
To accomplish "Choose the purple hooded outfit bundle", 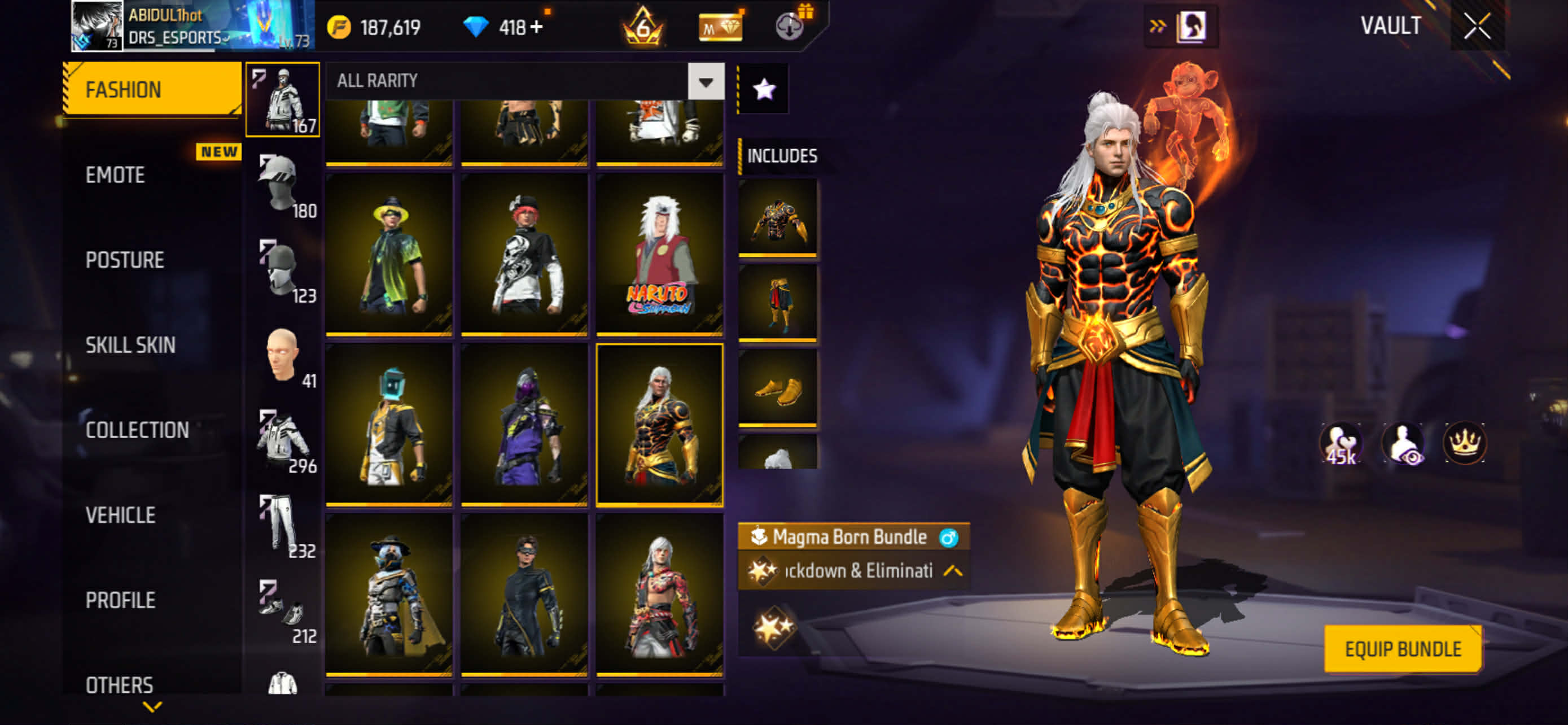I will tap(524, 425).
